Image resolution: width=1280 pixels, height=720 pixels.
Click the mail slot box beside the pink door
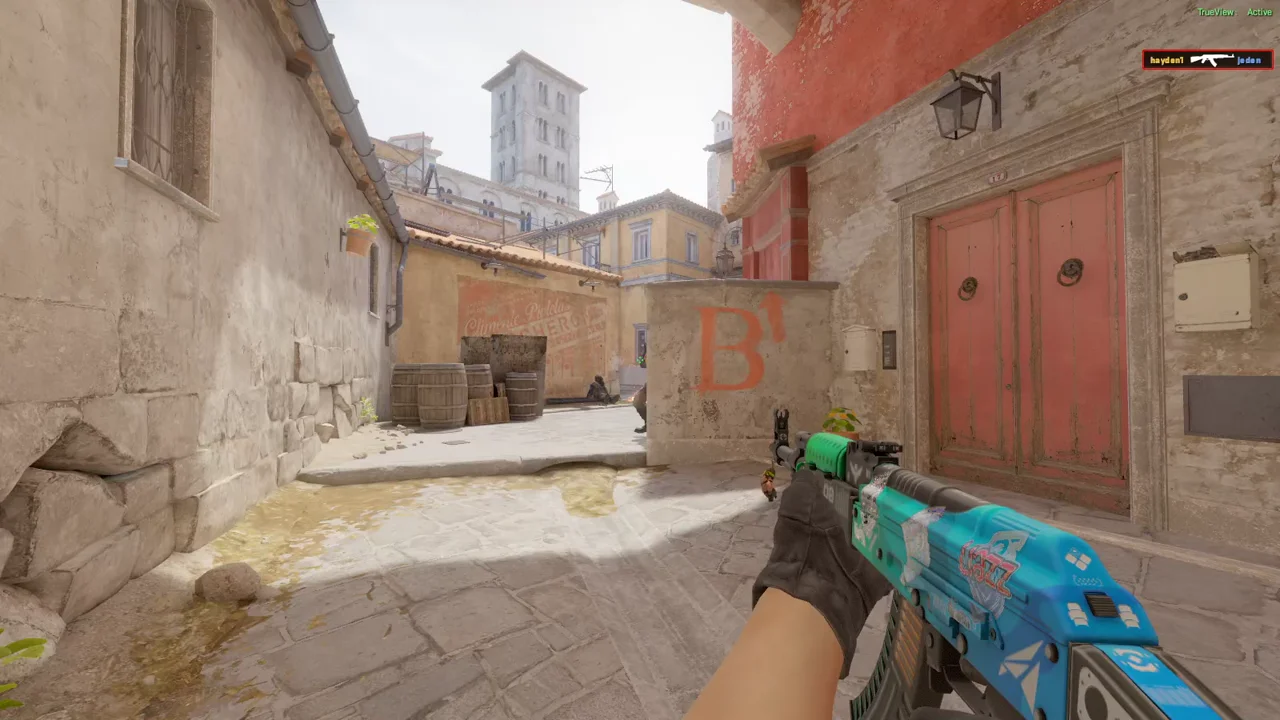pyautogui.click(x=855, y=348)
